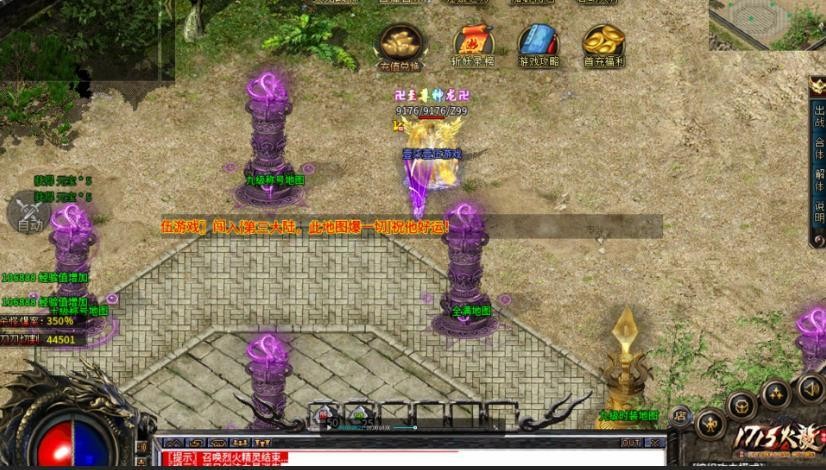Click the chat message box
This screenshot has width=826, height=470.
point(400,458)
